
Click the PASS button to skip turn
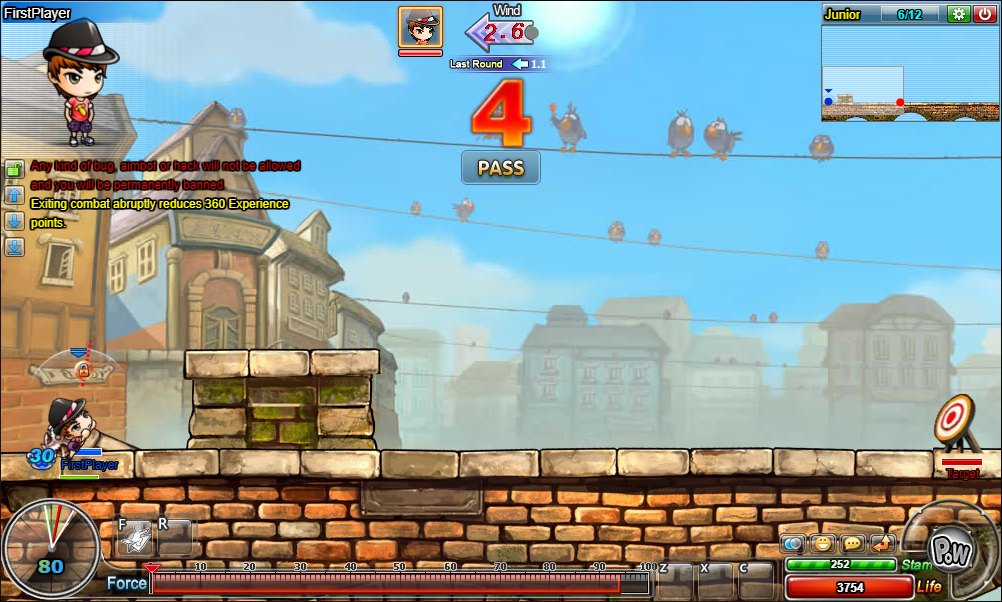point(500,168)
